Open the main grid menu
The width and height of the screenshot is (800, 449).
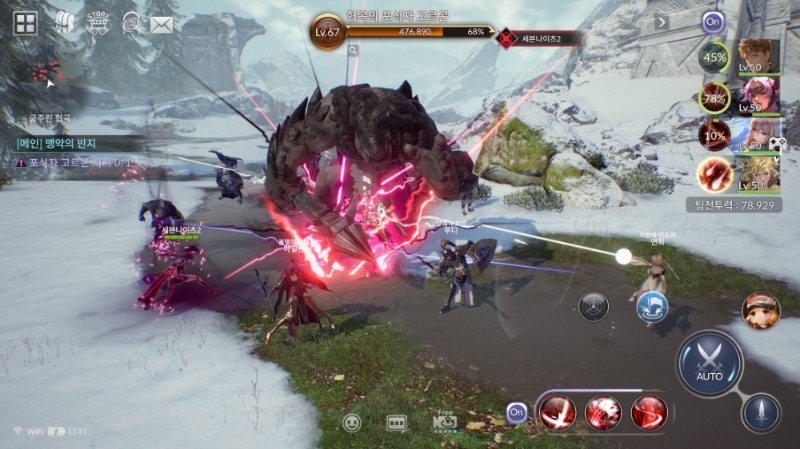tap(25, 23)
